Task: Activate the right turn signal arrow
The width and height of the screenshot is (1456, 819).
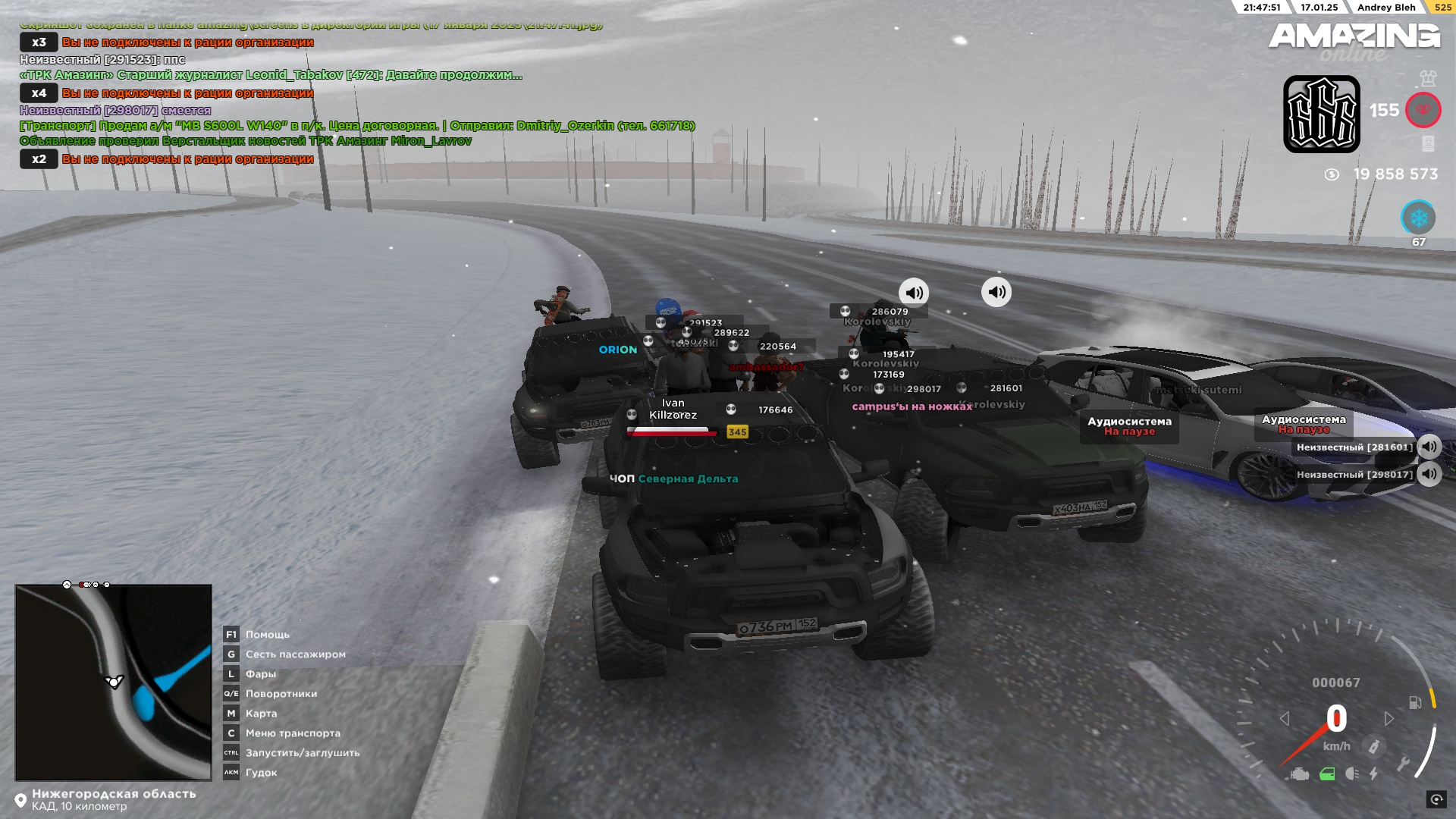Action: (1389, 718)
